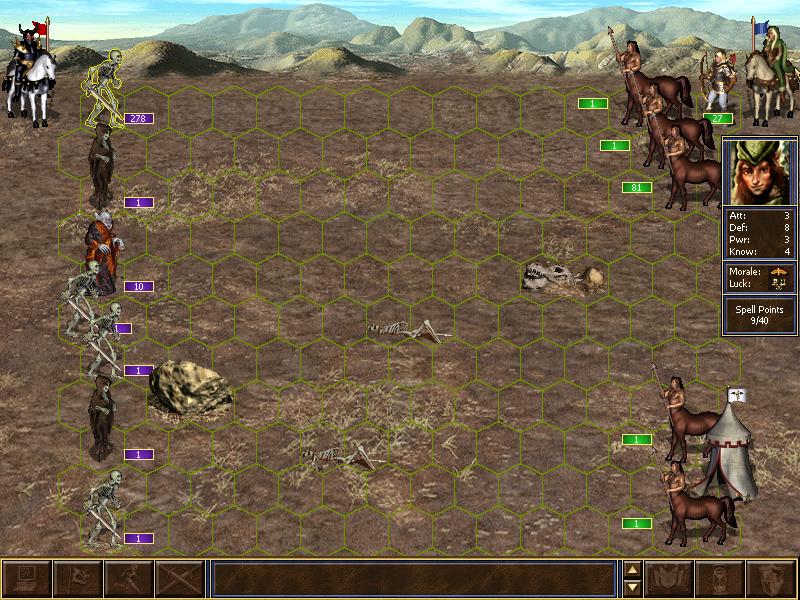Viewport: 800px width, 600px height.
Task: Open the combat system options
Action: (27, 579)
